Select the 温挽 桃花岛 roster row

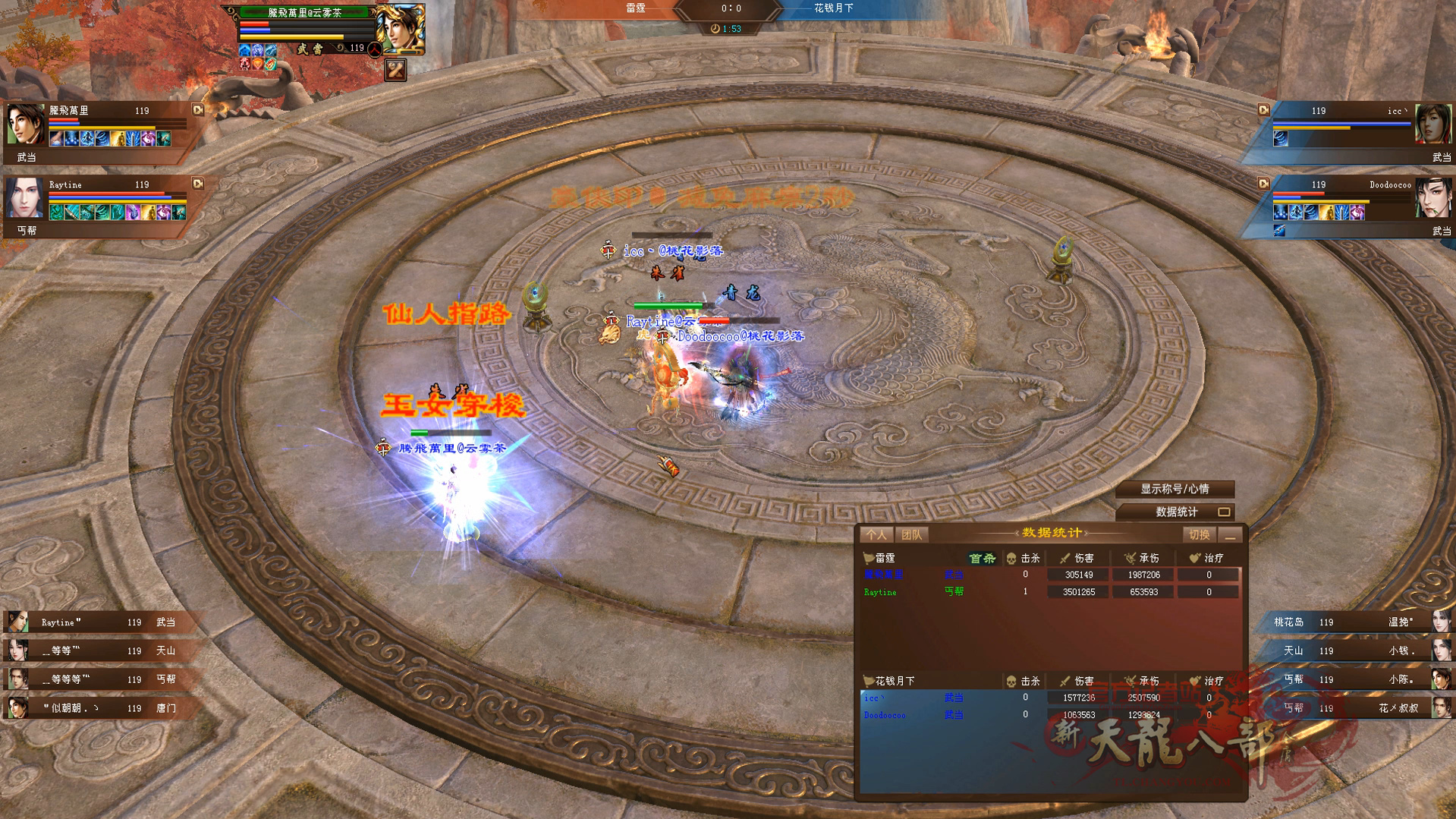[1358, 622]
